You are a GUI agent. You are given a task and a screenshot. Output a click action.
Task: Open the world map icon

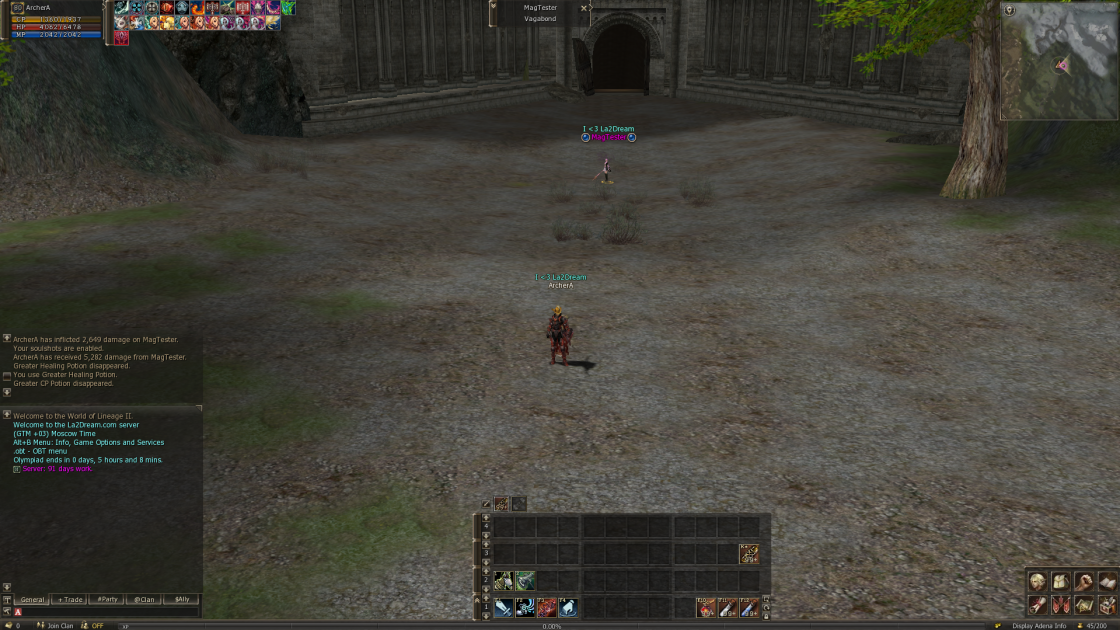click(1084, 605)
